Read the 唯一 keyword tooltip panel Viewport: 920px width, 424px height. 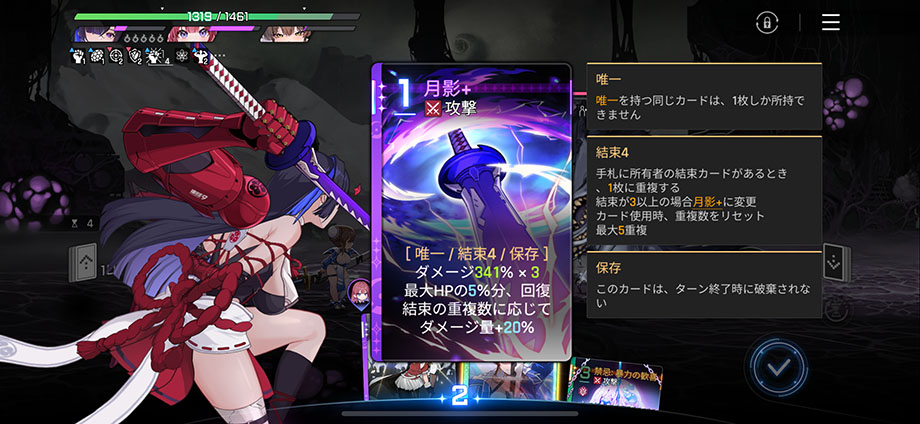click(x=704, y=97)
